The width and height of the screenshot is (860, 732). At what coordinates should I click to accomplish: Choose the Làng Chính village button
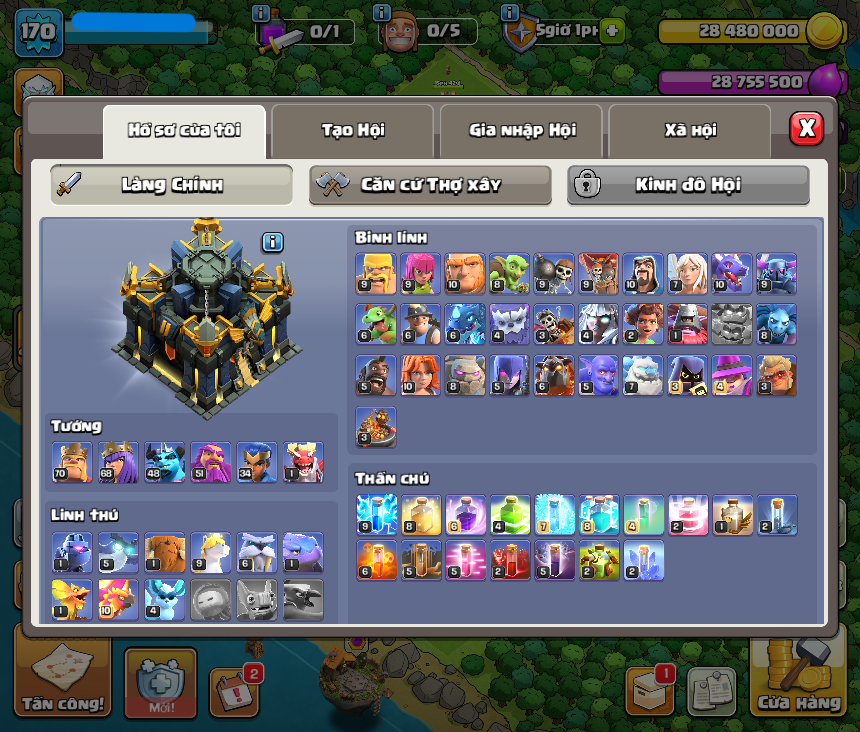(172, 185)
